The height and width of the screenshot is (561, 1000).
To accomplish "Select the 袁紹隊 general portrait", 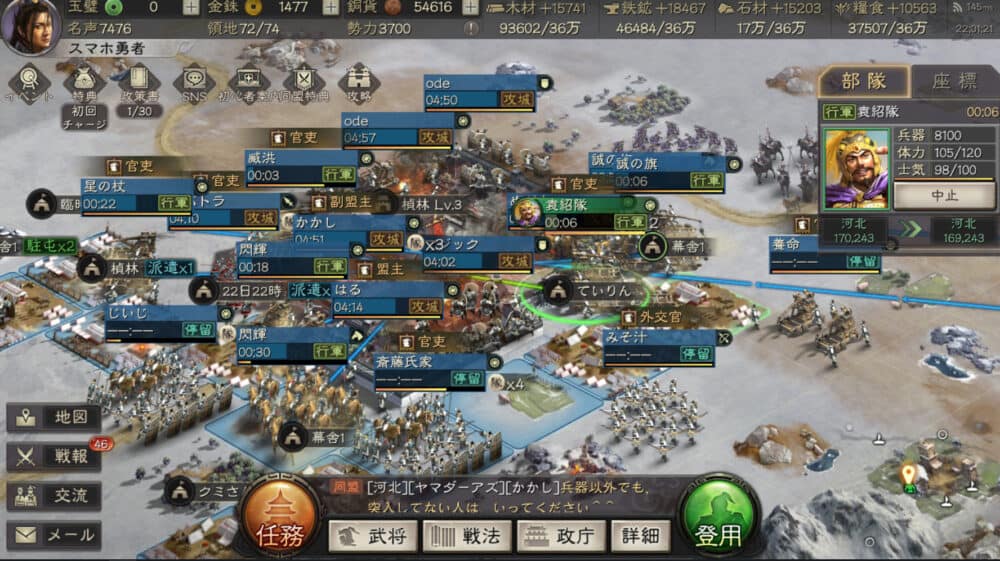I will (x=855, y=168).
